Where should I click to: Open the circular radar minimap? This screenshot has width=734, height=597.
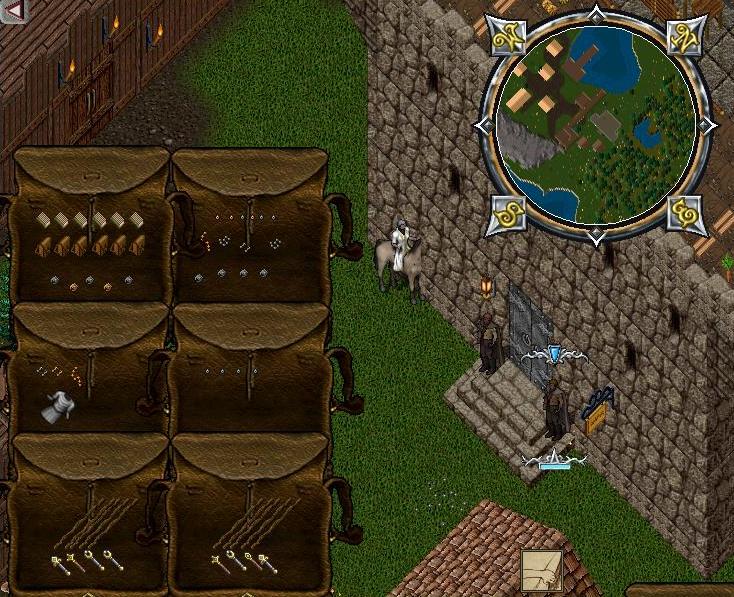(596, 126)
